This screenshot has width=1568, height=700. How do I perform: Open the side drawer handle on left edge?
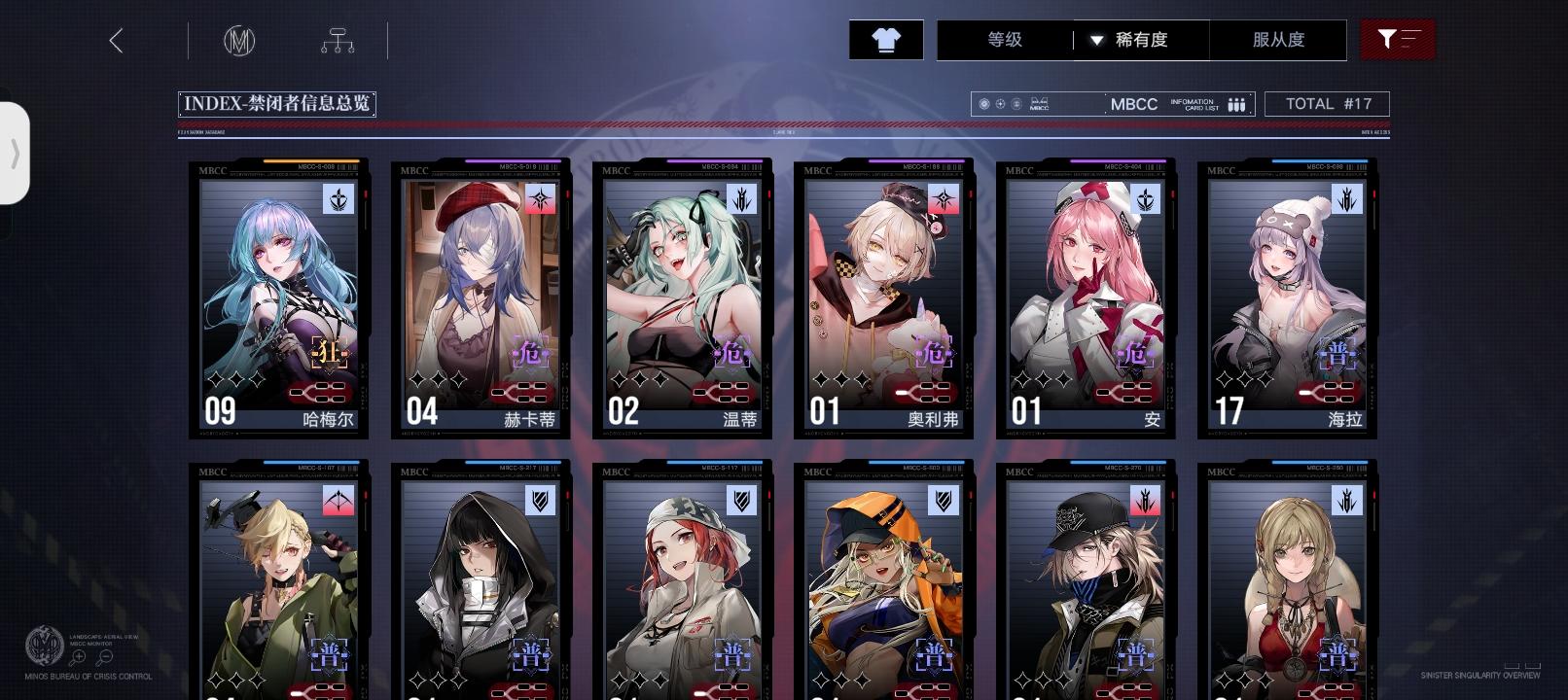15,153
